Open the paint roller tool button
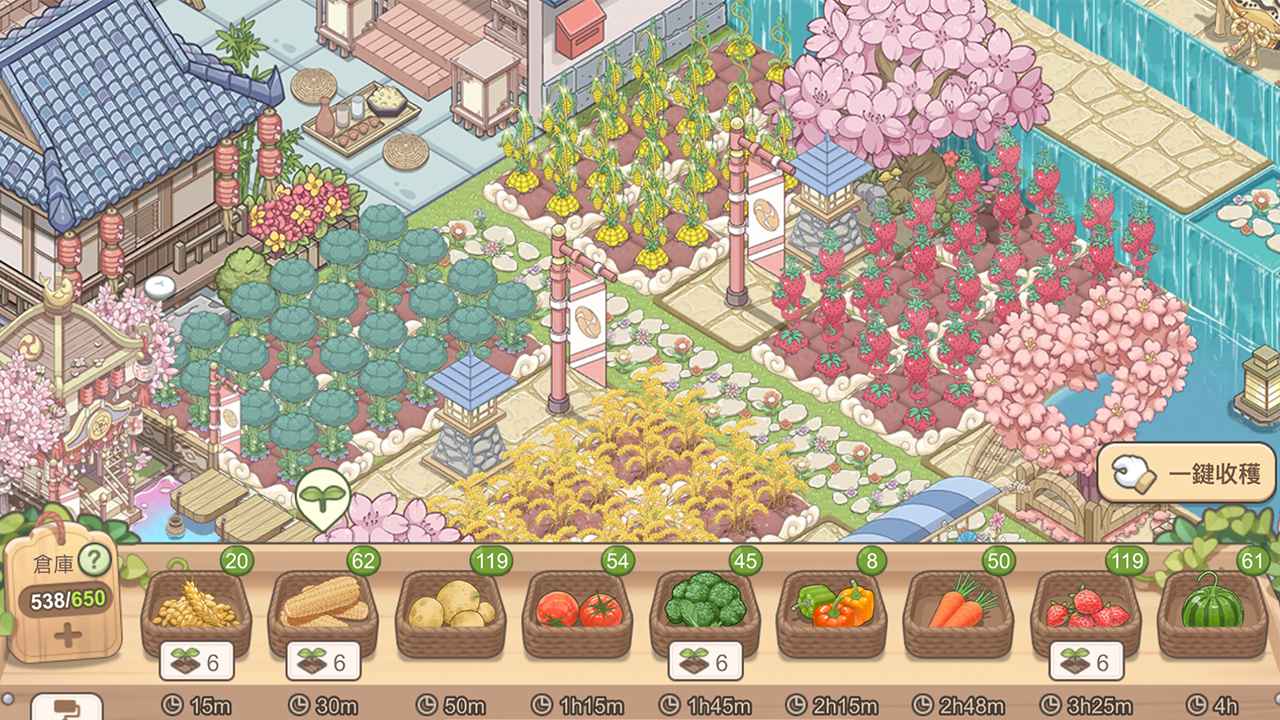The image size is (1280, 720). (x=66, y=707)
